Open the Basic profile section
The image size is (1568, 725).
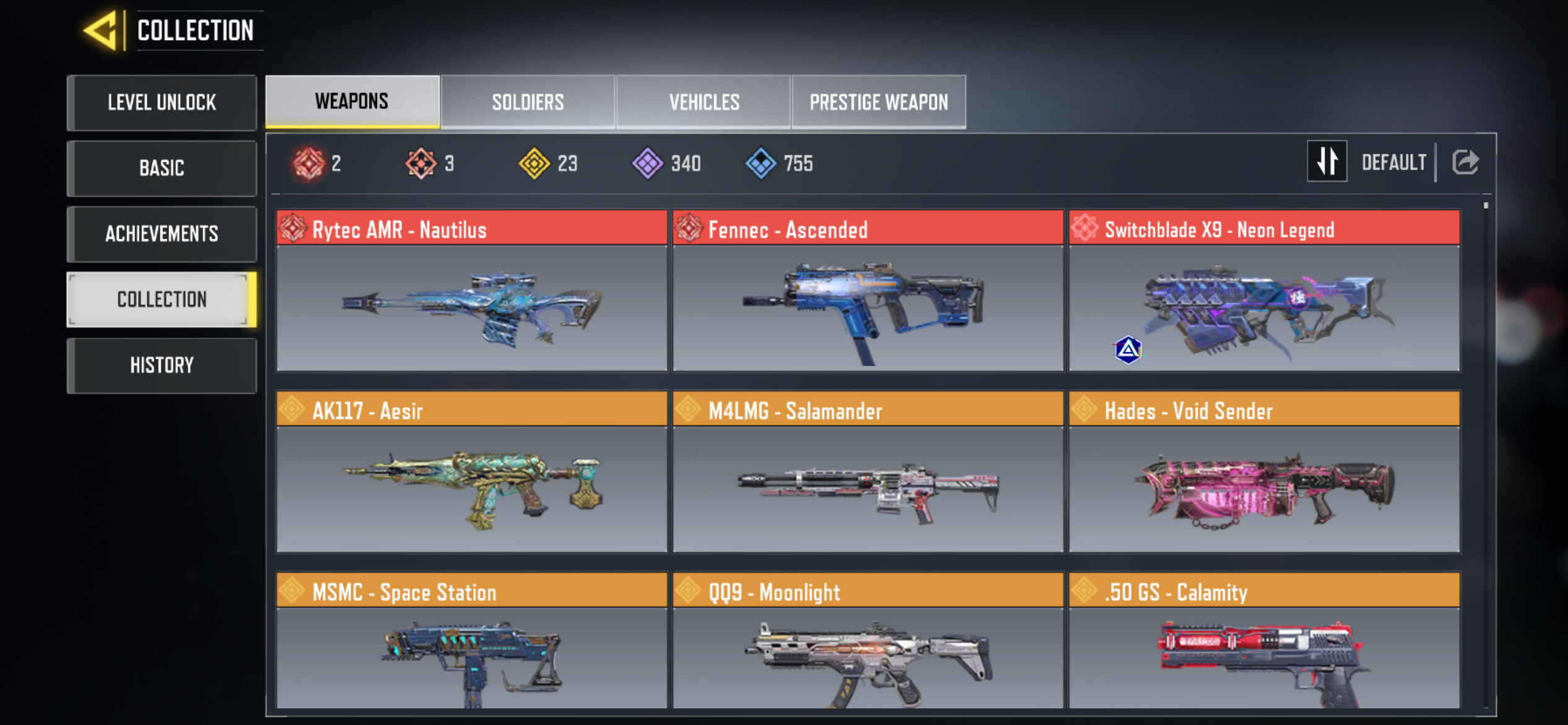[x=162, y=169]
